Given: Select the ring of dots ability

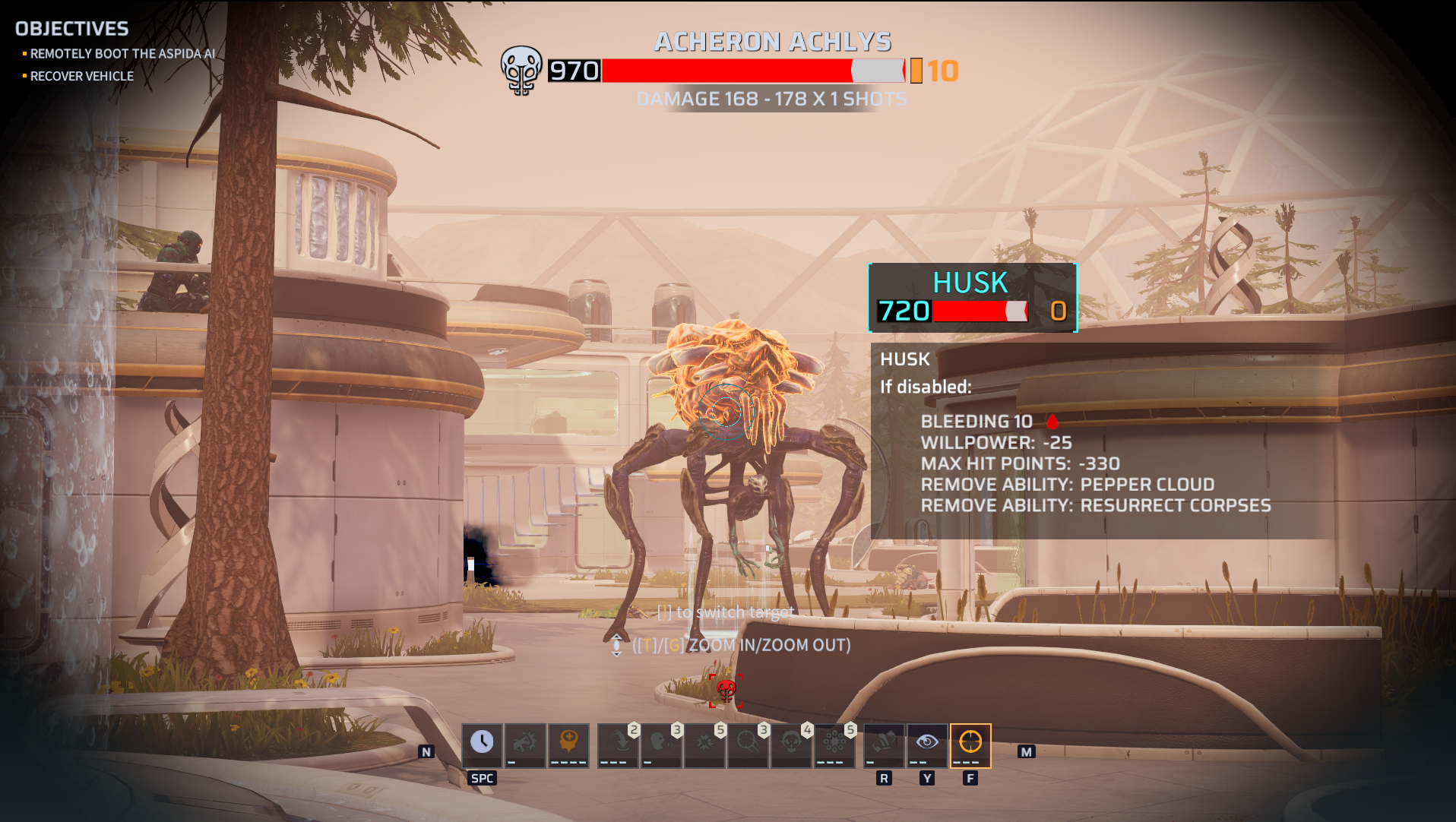Looking at the screenshot, I should [834, 742].
